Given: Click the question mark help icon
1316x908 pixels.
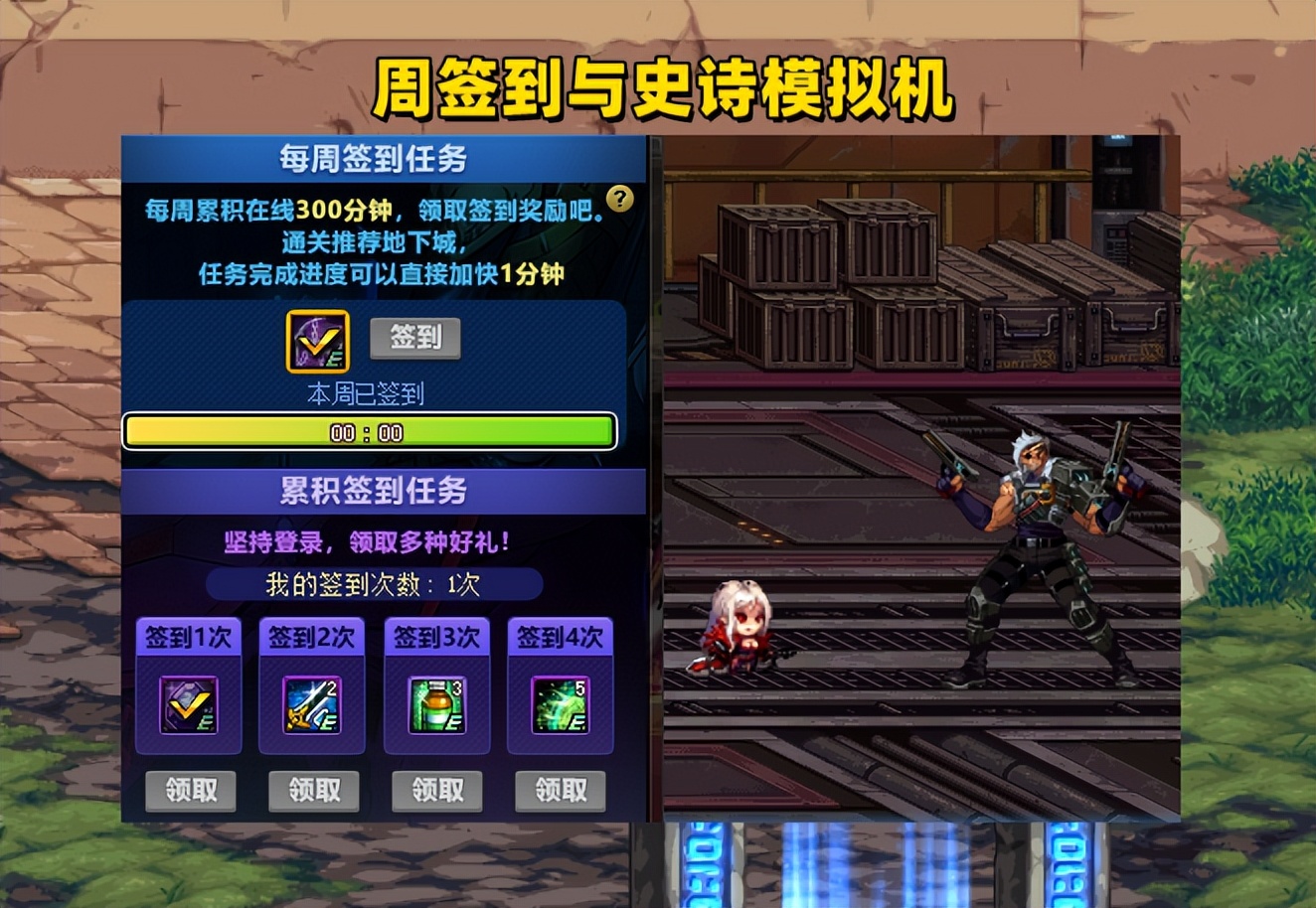Looking at the screenshot, I should 617,201.
